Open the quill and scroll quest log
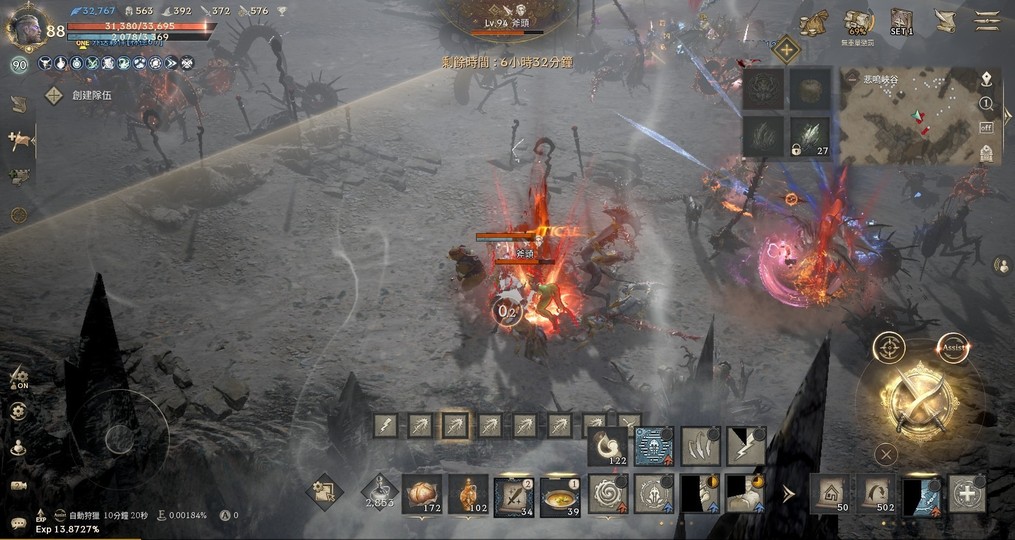Image resolution: width=1015 pixels, height=540 pixels. tap(944, 20)
